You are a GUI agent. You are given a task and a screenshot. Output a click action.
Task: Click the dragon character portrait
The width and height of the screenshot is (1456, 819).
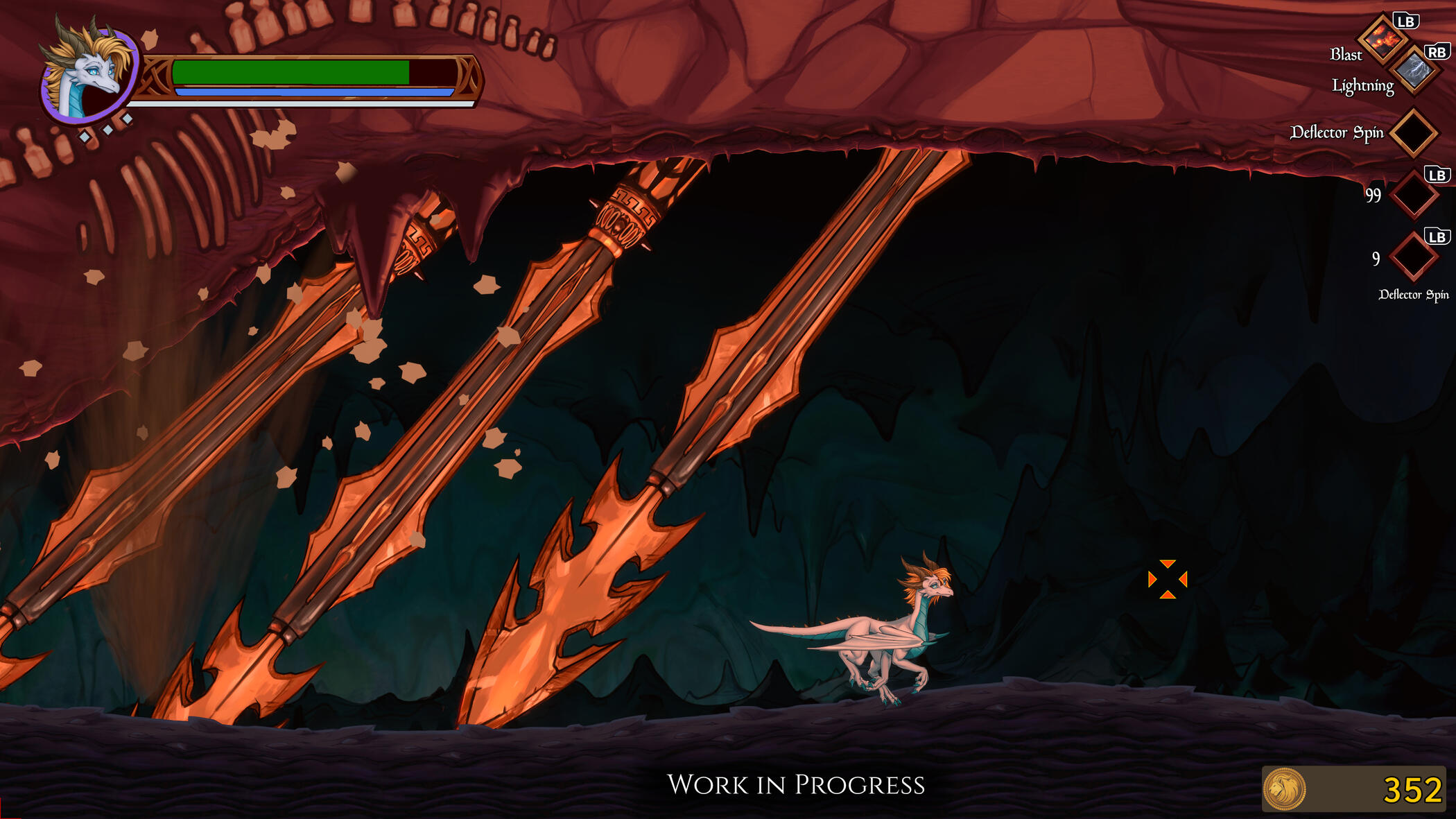point(89,74)
